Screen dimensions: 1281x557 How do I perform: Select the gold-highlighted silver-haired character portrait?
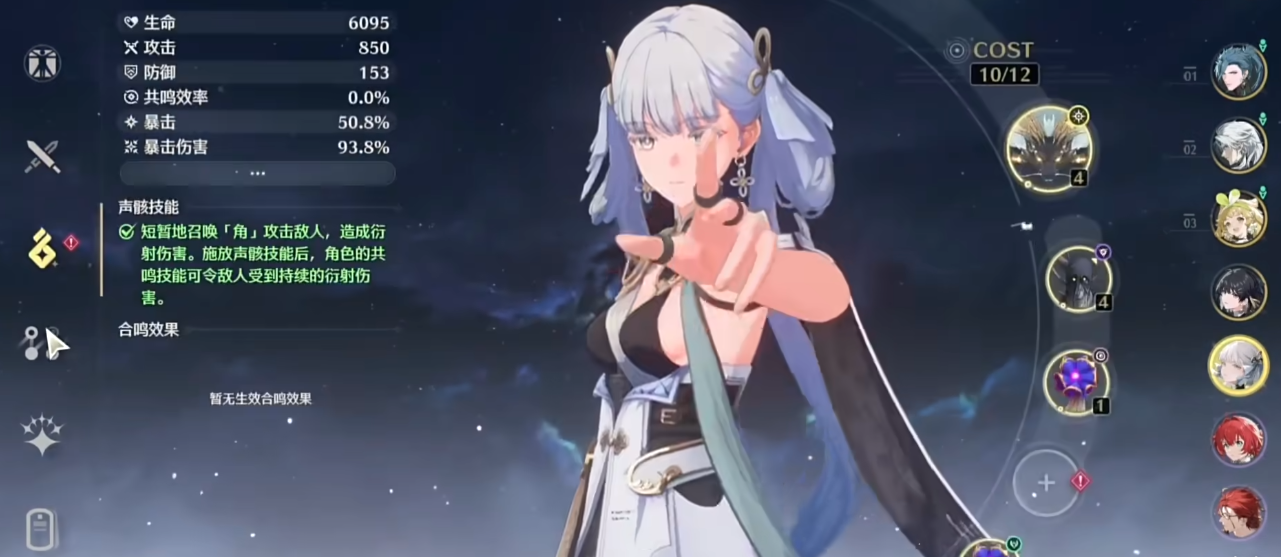[x=1239, y=365]
